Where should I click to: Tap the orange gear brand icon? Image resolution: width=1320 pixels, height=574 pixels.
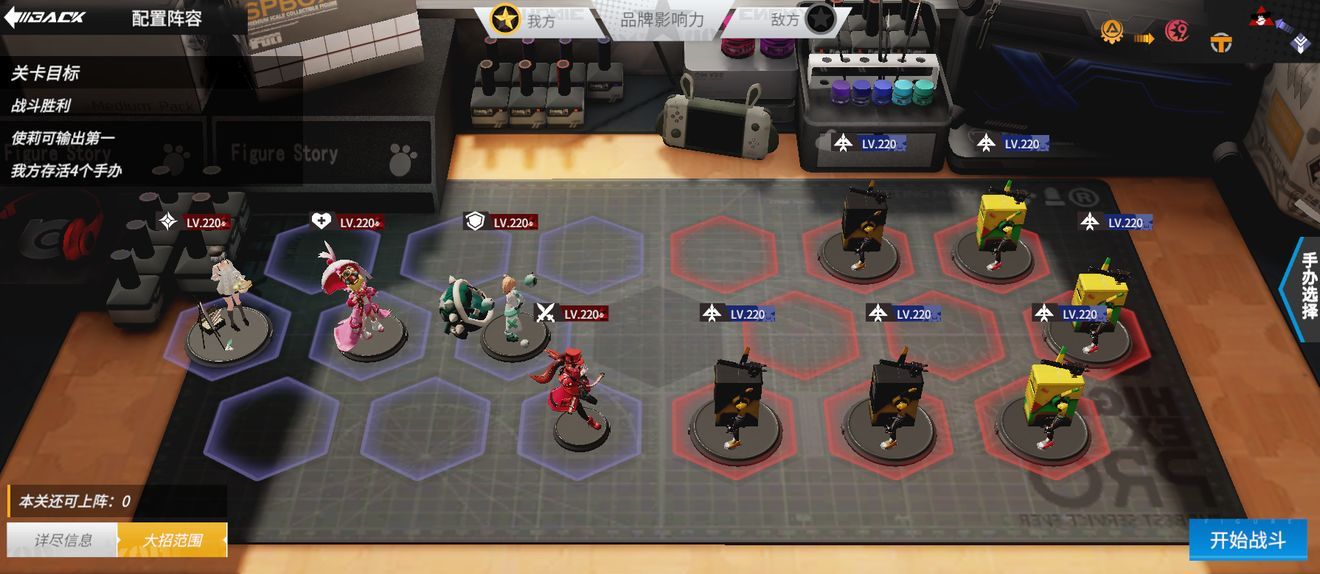coord(1111,32)
